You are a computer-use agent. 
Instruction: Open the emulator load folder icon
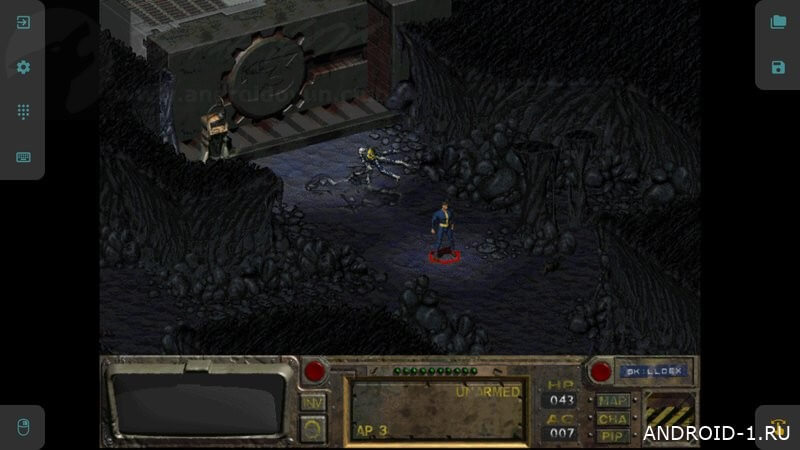tap(778, 22)
